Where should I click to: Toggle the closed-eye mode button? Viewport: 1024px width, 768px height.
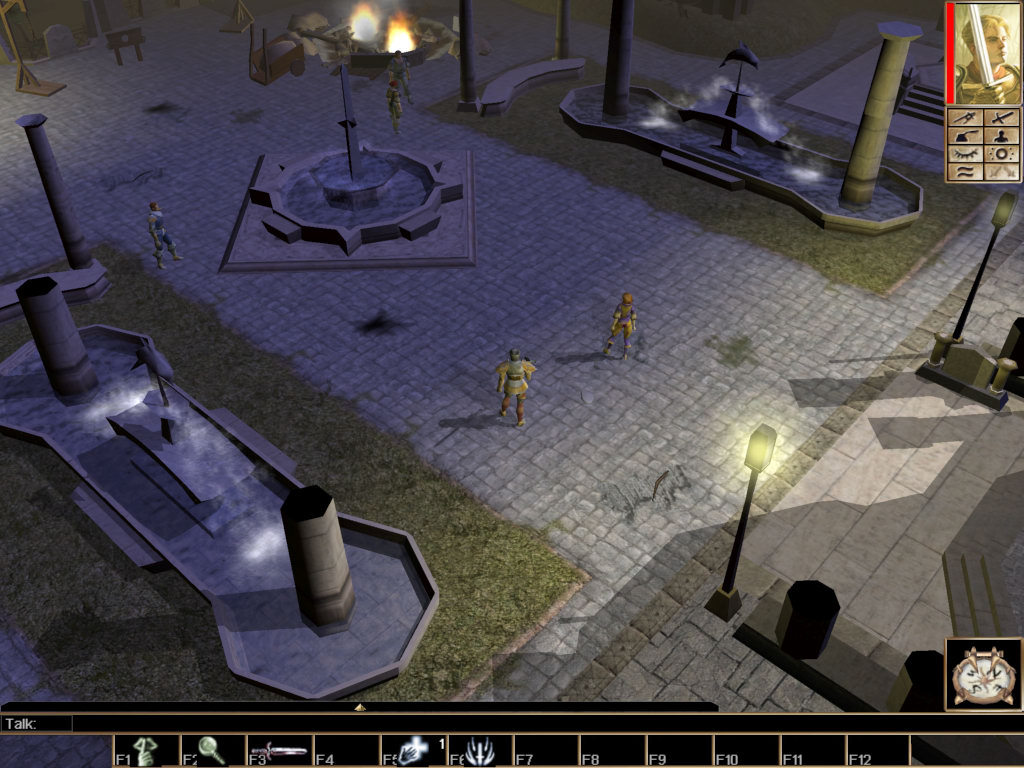pos(965,154)
